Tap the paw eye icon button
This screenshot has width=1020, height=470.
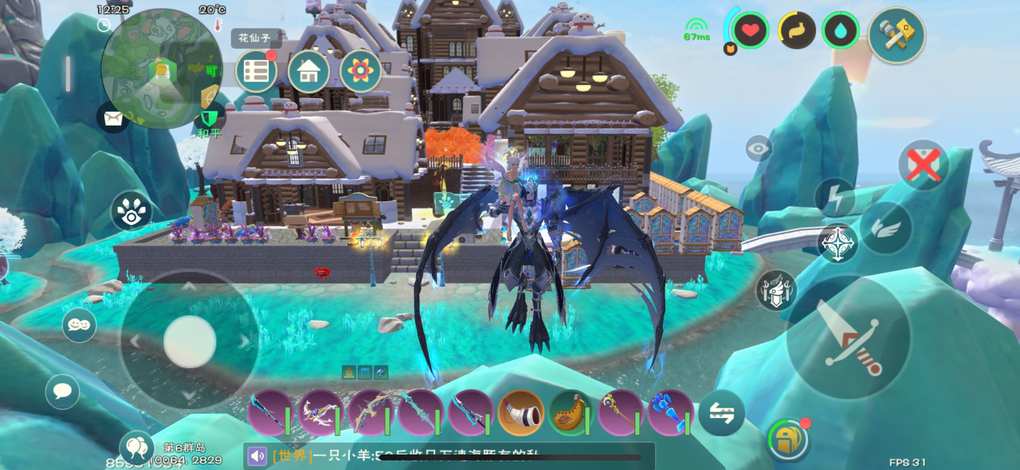click(131, 210)
